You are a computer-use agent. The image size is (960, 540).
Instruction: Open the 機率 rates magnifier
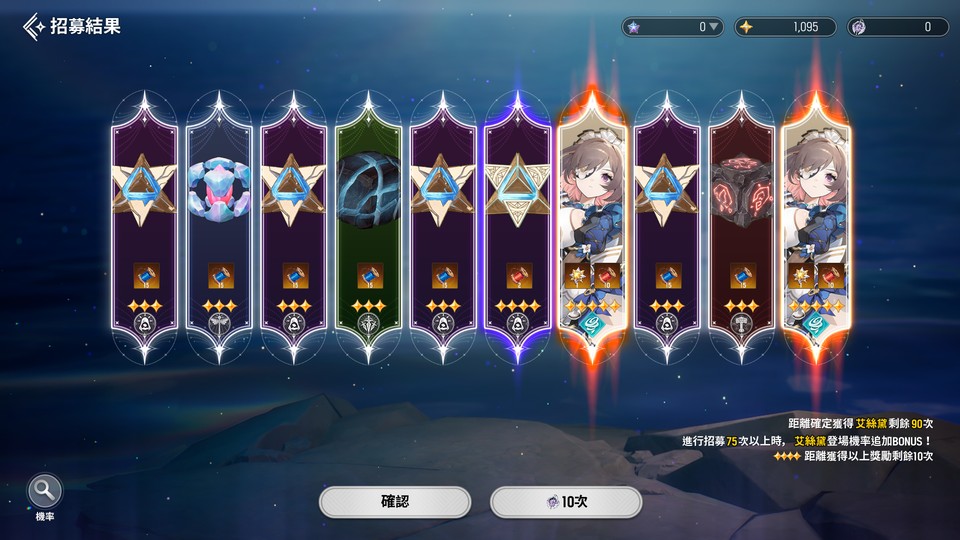pos(46,493)
